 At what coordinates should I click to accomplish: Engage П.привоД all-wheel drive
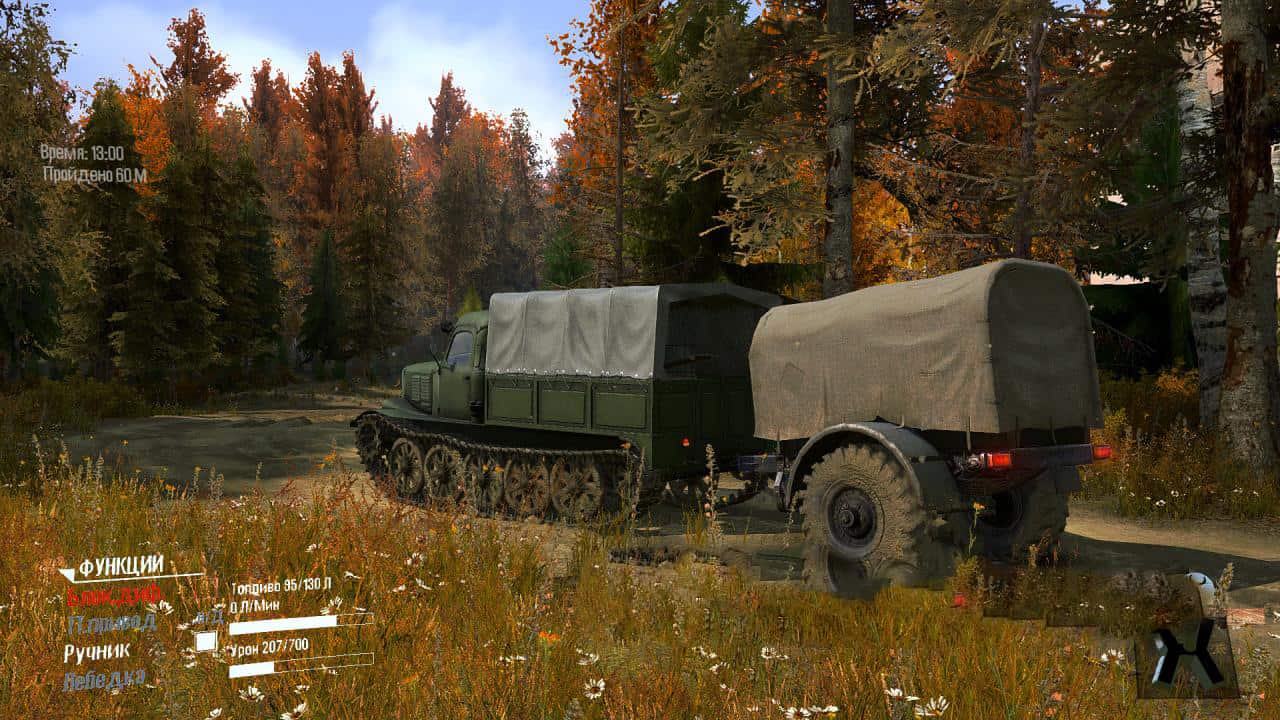(111, 622)
